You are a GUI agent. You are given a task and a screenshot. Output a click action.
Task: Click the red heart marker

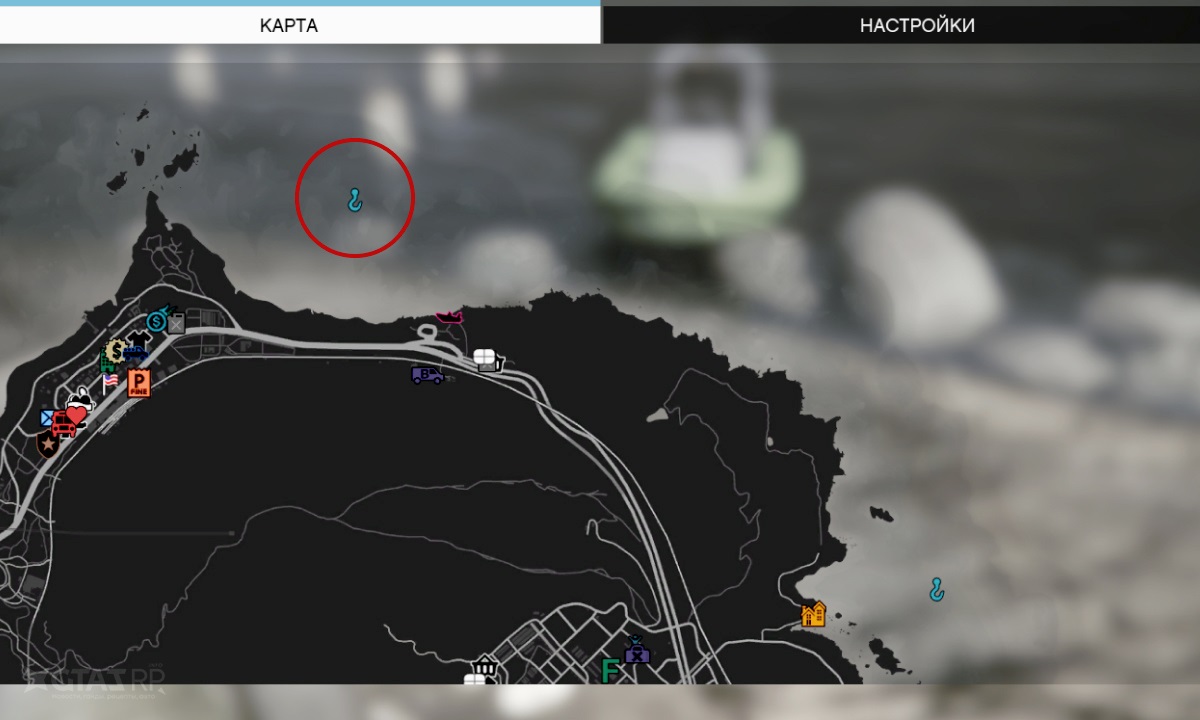77,415
